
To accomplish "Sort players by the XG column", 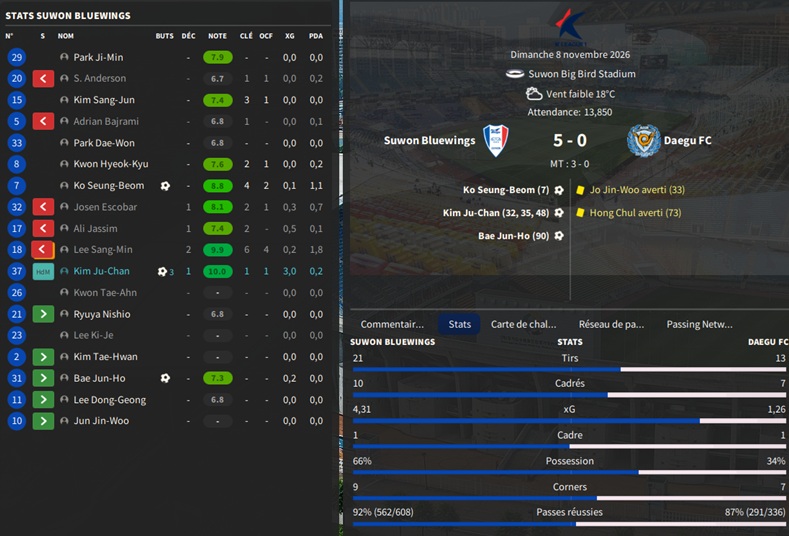I will (289, 36).
